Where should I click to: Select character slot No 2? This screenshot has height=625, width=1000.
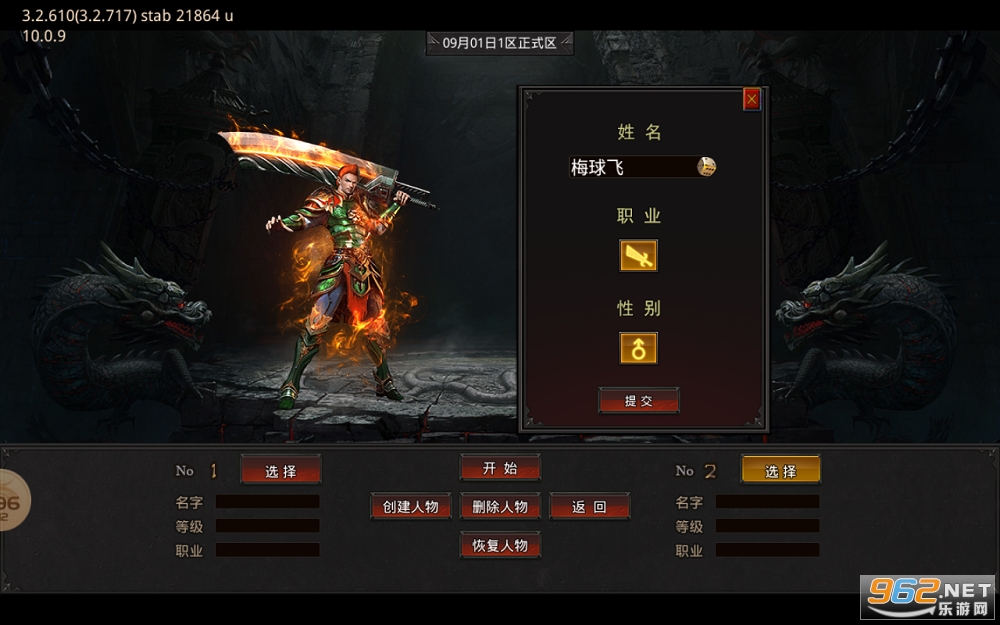point(780,470)
